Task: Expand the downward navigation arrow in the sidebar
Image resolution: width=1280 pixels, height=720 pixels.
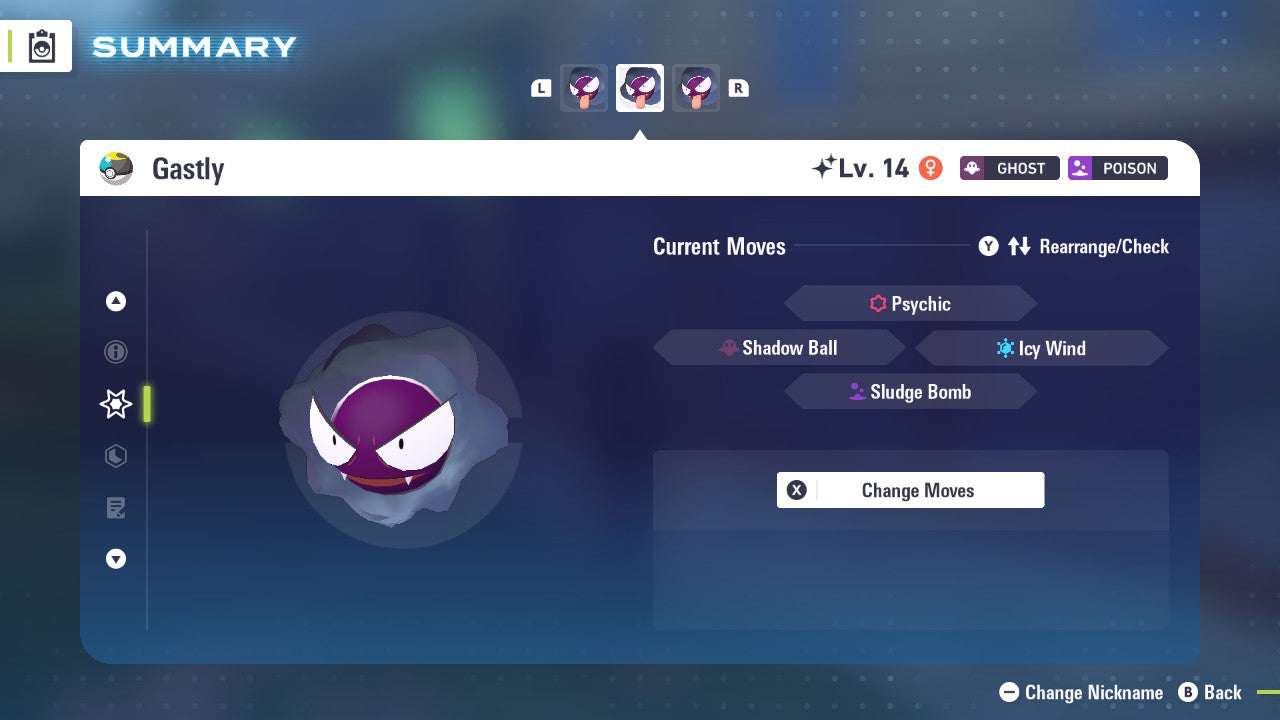Action: coord(116,559)
